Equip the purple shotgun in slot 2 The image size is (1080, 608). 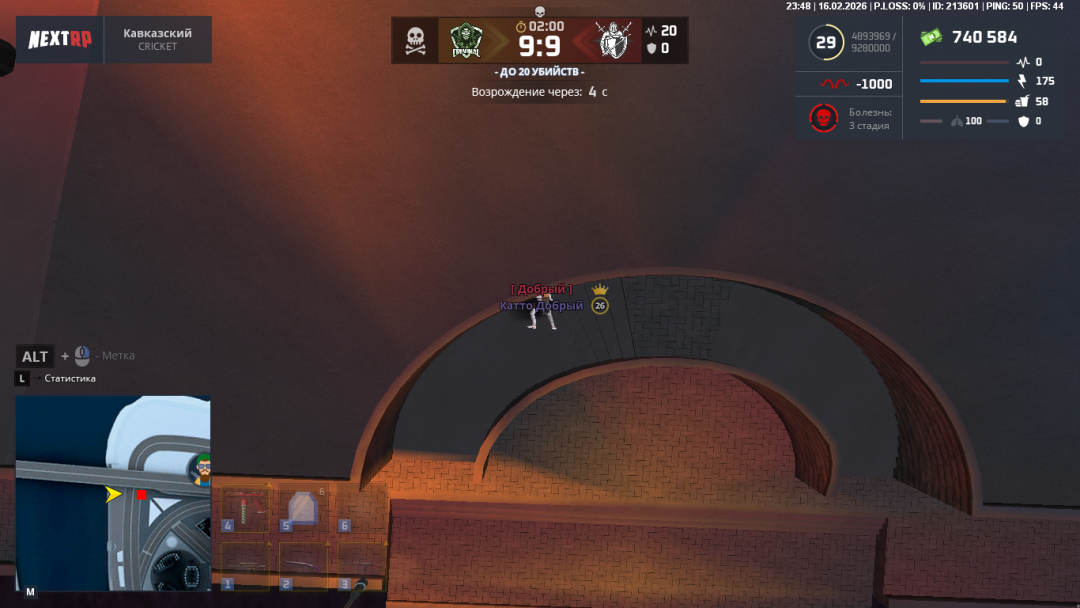click(302, 565)
